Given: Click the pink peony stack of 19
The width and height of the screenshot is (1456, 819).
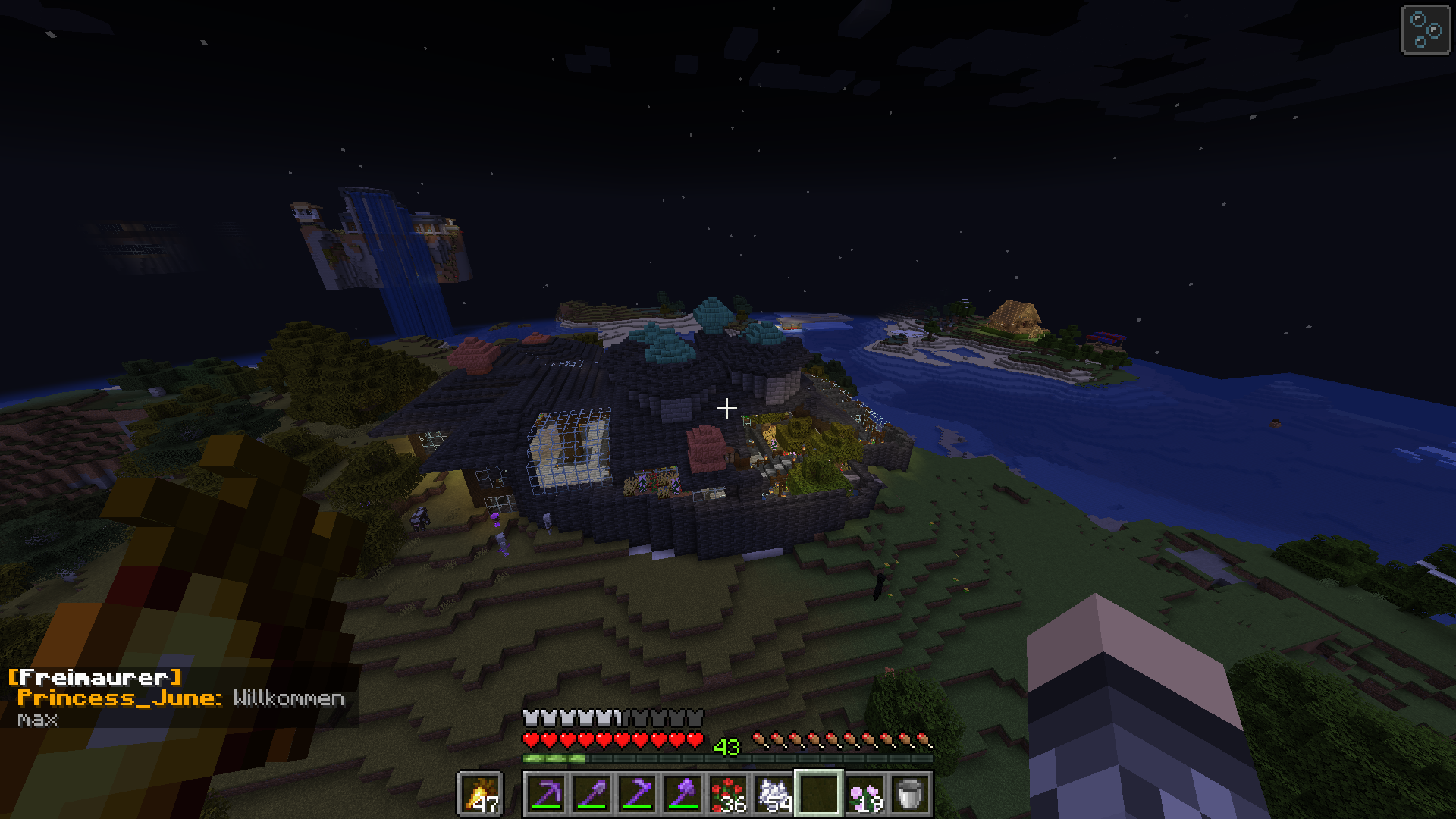Looking at the screenshot, I should coord(863,792).
